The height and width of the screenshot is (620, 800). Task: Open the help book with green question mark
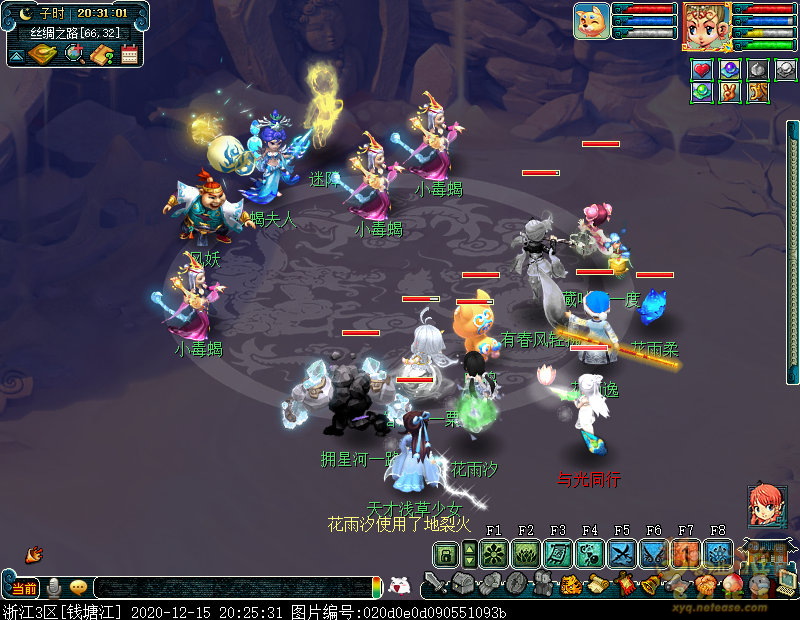(x=101, y=55)
